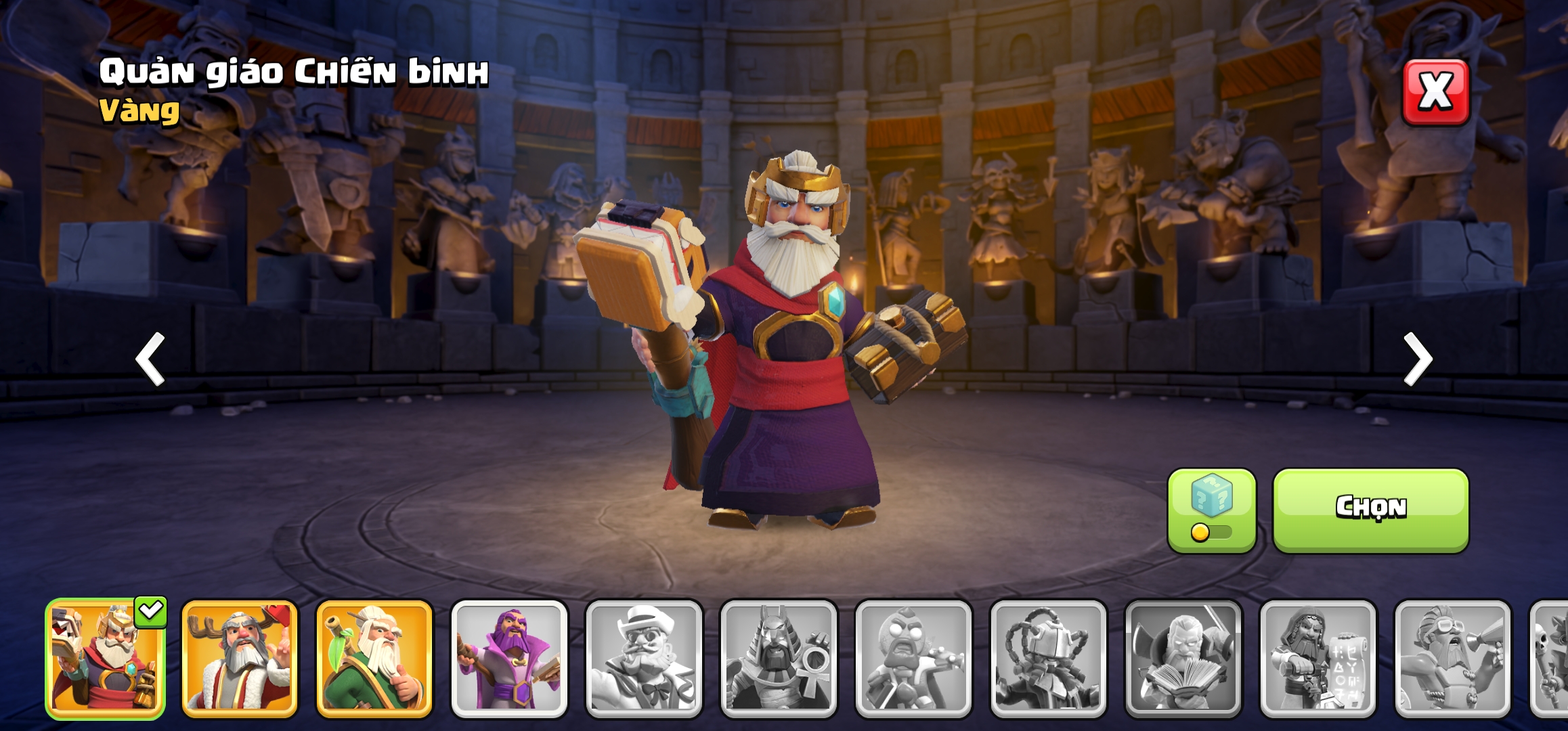1568x731 pixels.
Task: Preview the locked top-hat gentleman warden skin
Action: [644, 659]
